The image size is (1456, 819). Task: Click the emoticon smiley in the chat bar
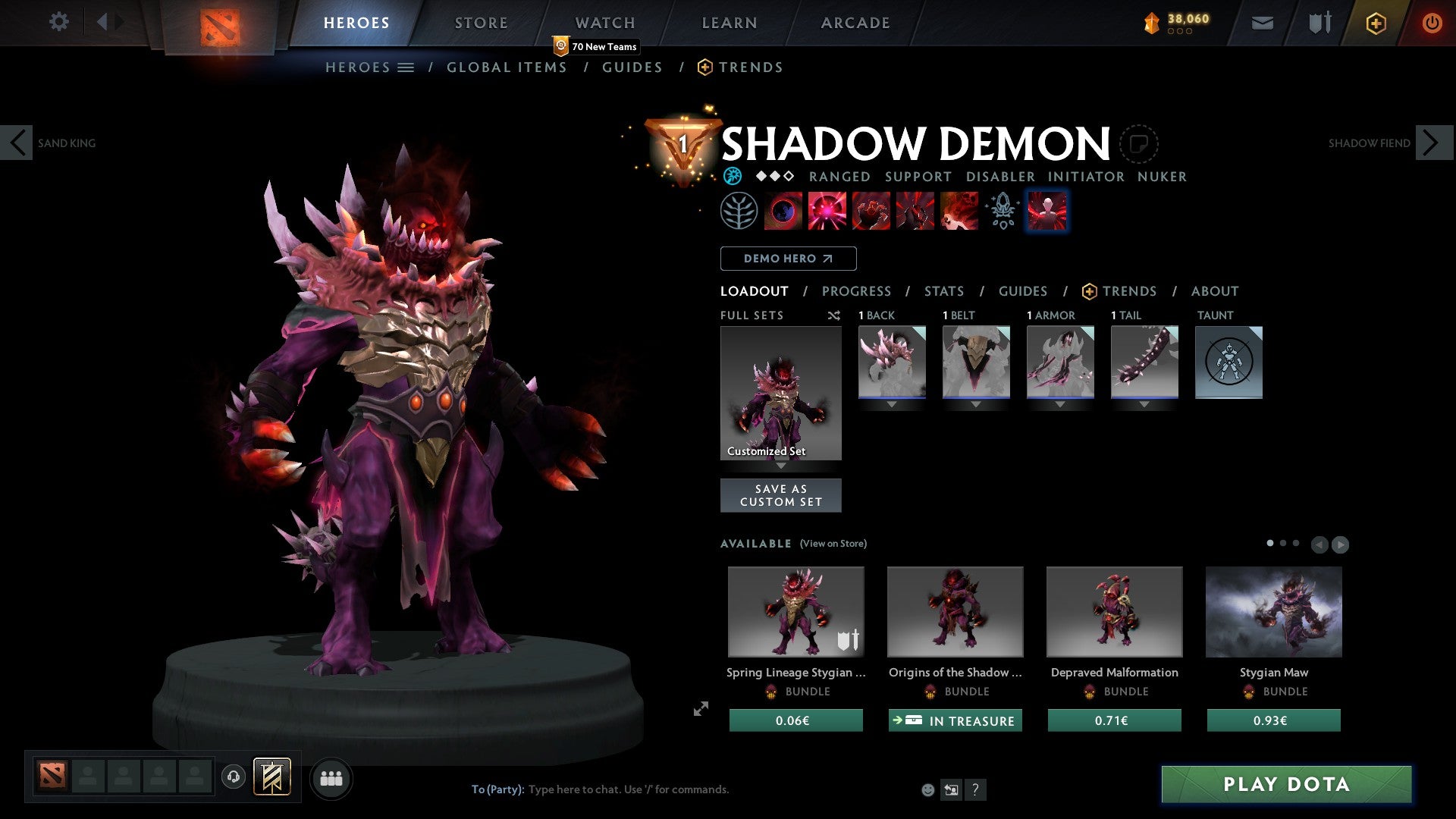[927, 789]
